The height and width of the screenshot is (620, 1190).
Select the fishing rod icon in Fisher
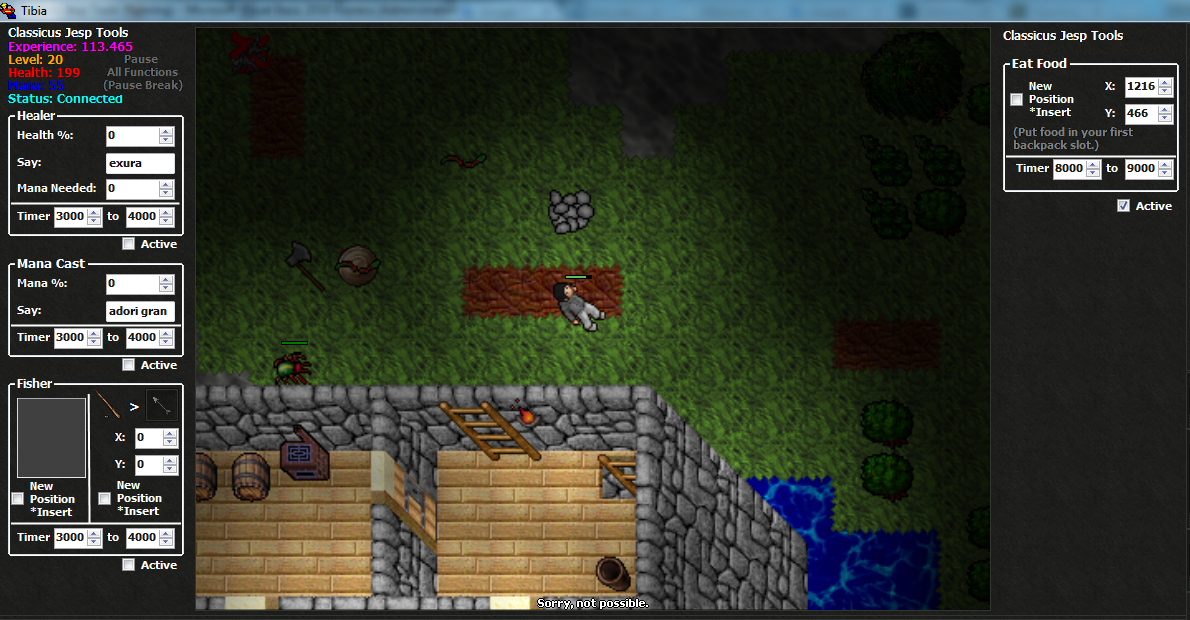coord(108,405)
